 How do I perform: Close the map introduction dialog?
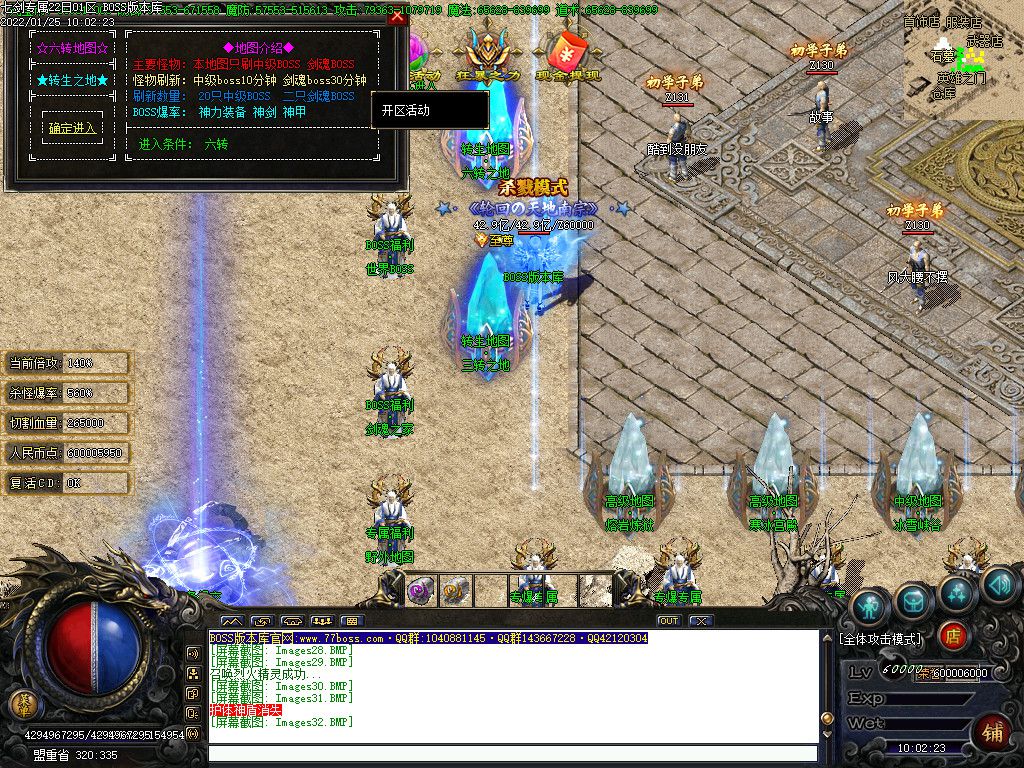pyautogui.click(x=397, y=17)
